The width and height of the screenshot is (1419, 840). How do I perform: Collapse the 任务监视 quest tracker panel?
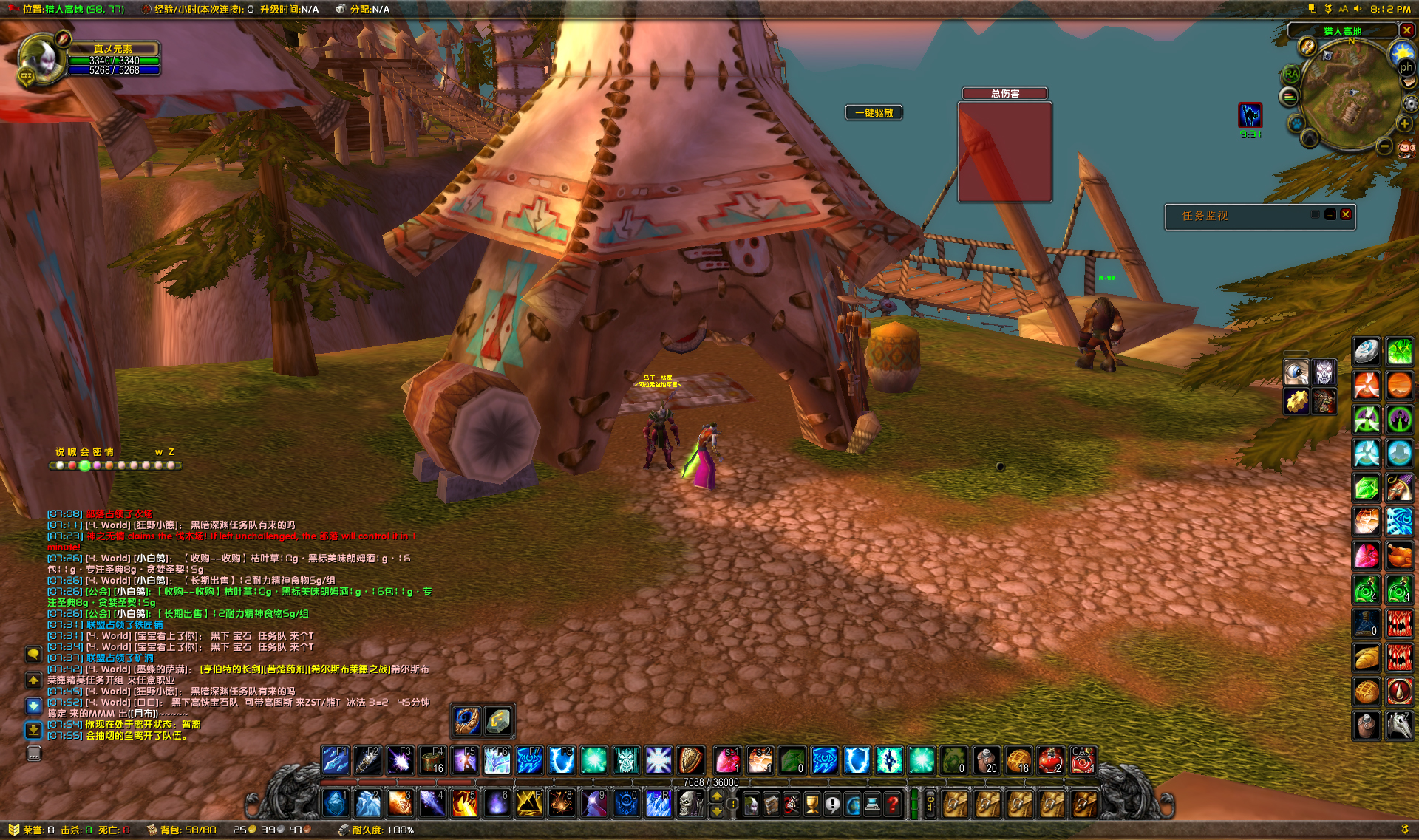pos(1331,216)
